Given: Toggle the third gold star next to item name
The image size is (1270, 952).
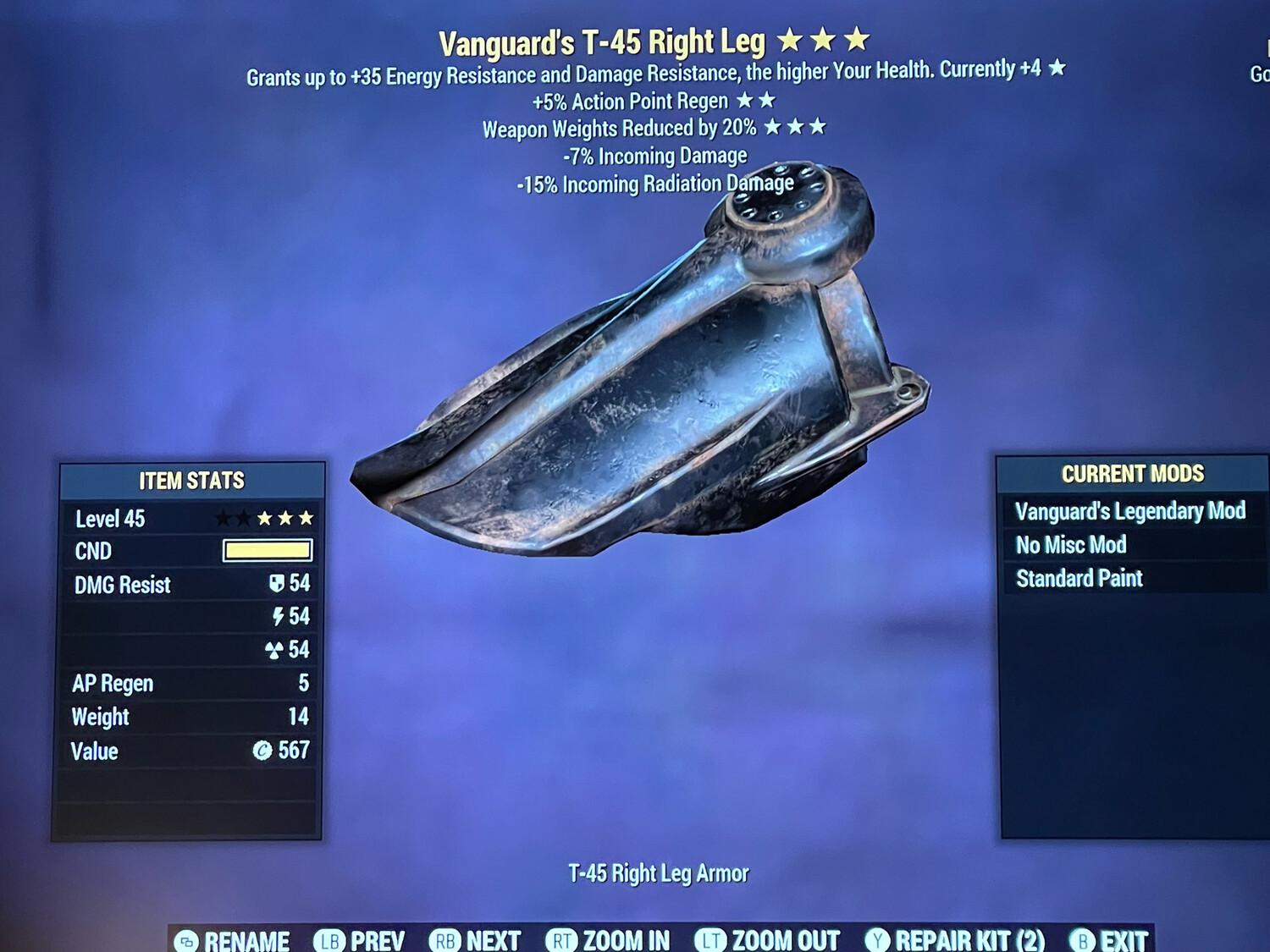Looking at the screenshot, I should click(857, 38).
